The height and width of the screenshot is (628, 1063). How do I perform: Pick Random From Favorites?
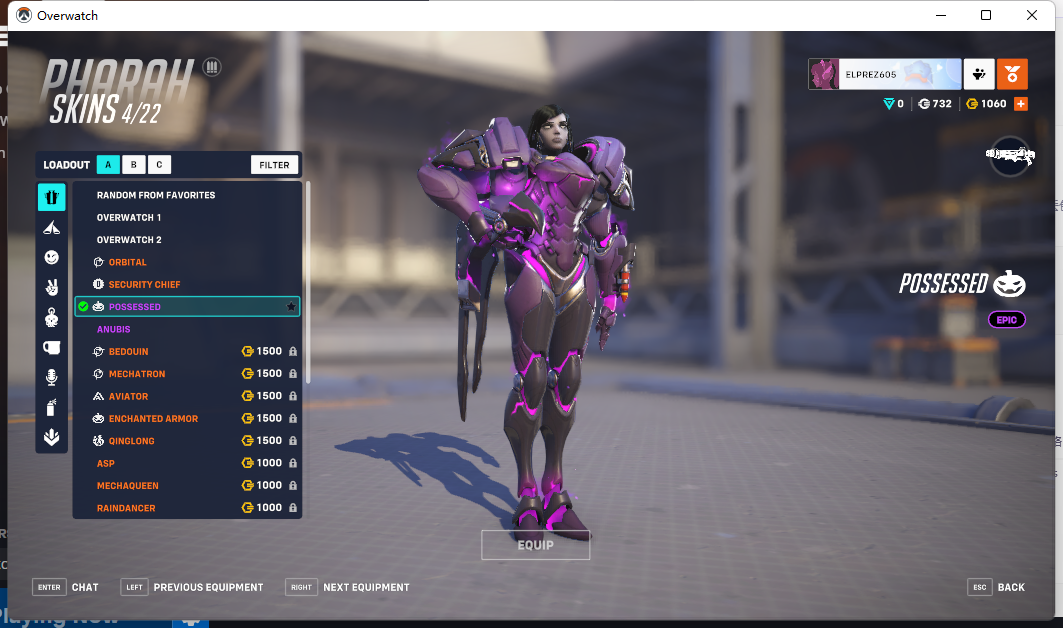click(x=156, y=195)
